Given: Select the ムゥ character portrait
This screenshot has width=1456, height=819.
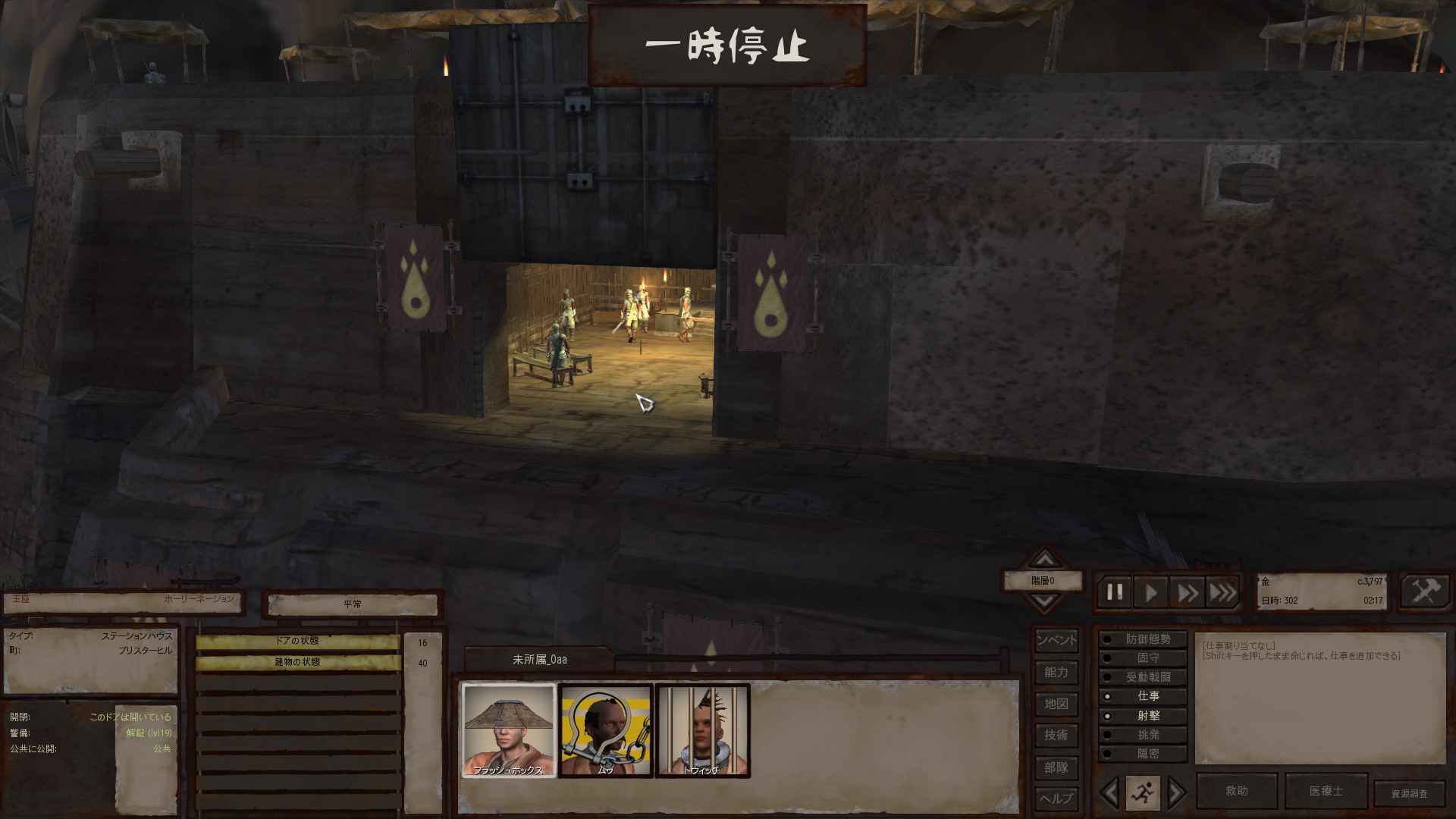Looking at the screenshot, I should point(605,730).
